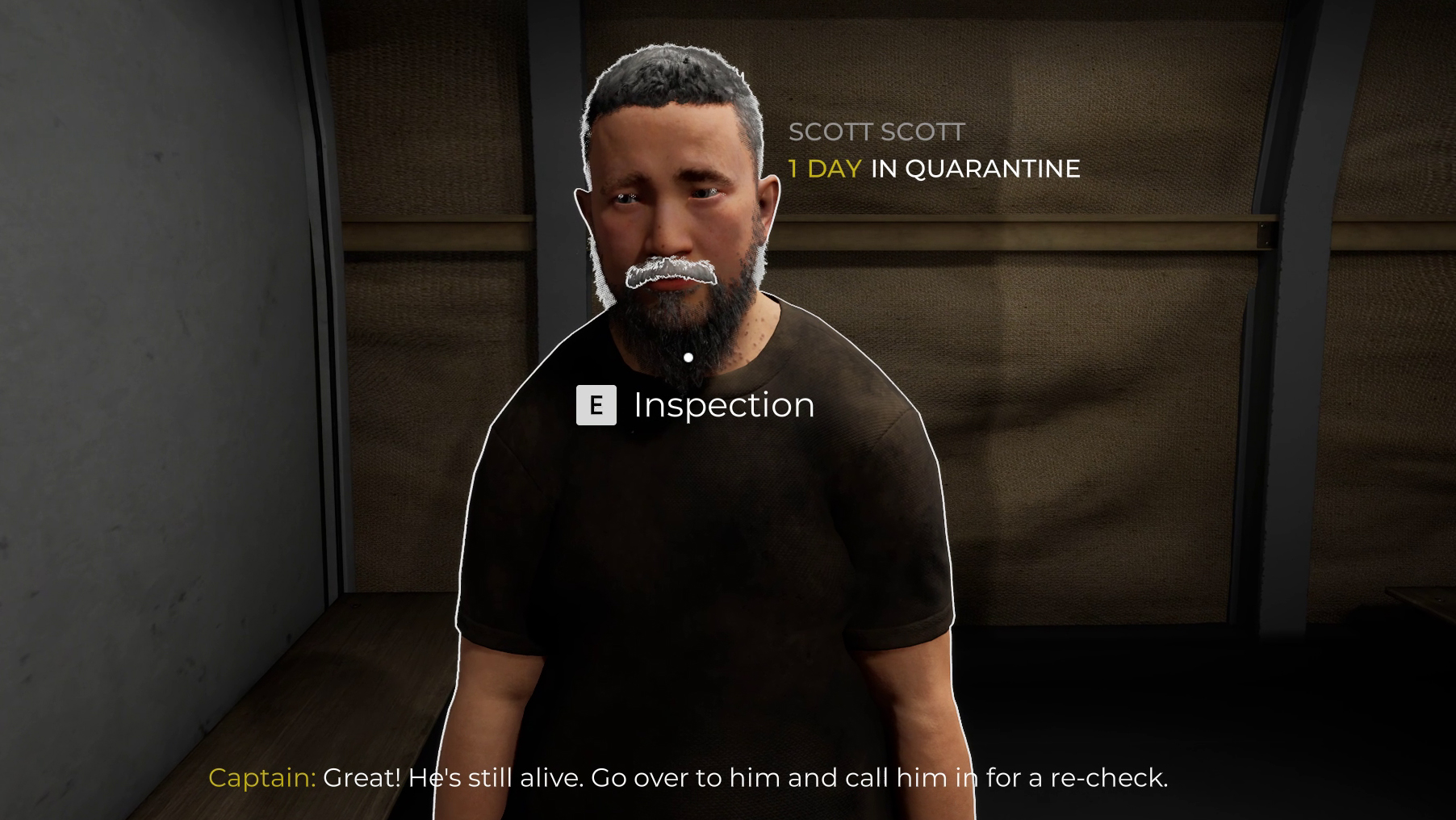Expand the SCOTT SCOTT name panel
Viewport: 1456px width, 820px height.
(x=877, y=132)
